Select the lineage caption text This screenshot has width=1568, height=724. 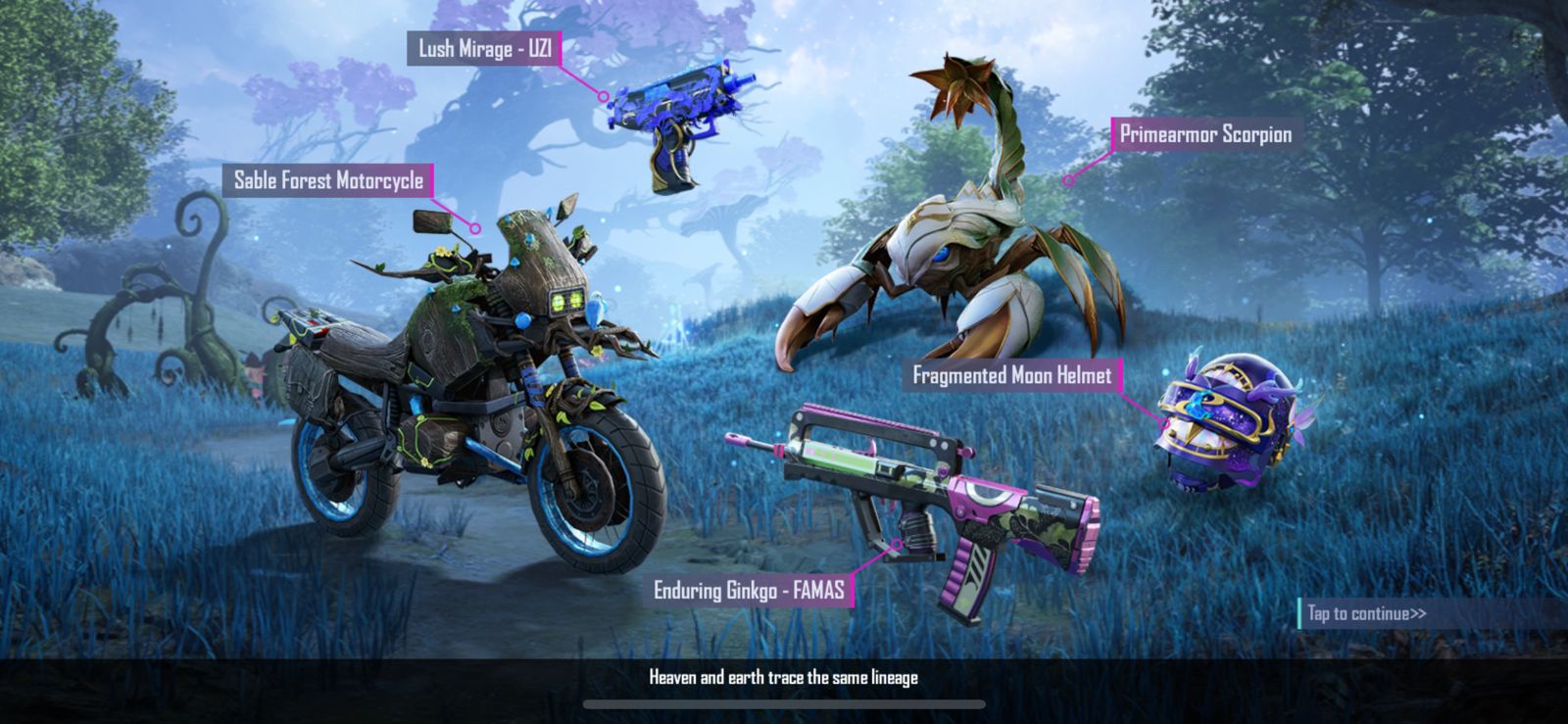[783, 676]
